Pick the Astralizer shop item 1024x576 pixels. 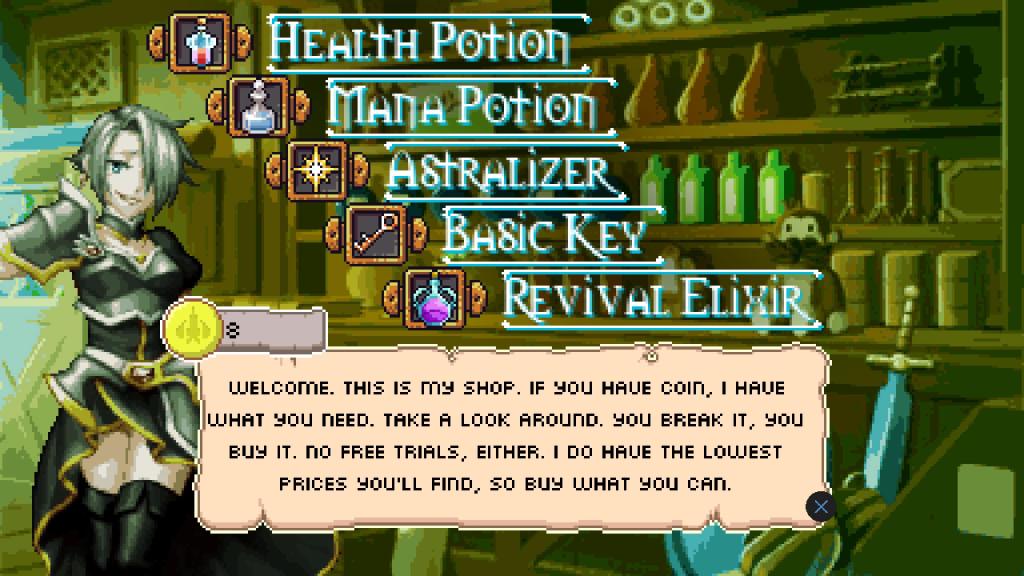point(498,171)
